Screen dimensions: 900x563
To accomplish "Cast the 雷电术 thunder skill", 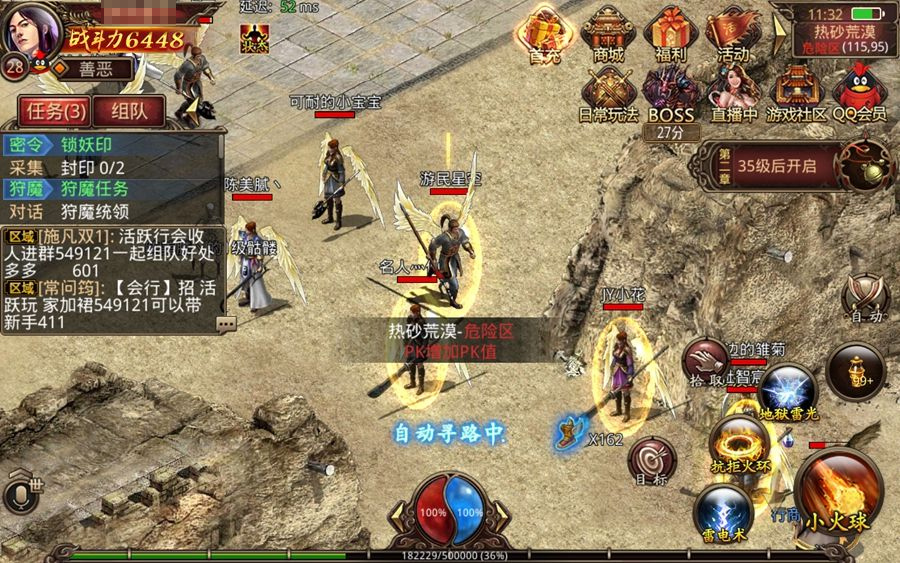I will [724, 510].
